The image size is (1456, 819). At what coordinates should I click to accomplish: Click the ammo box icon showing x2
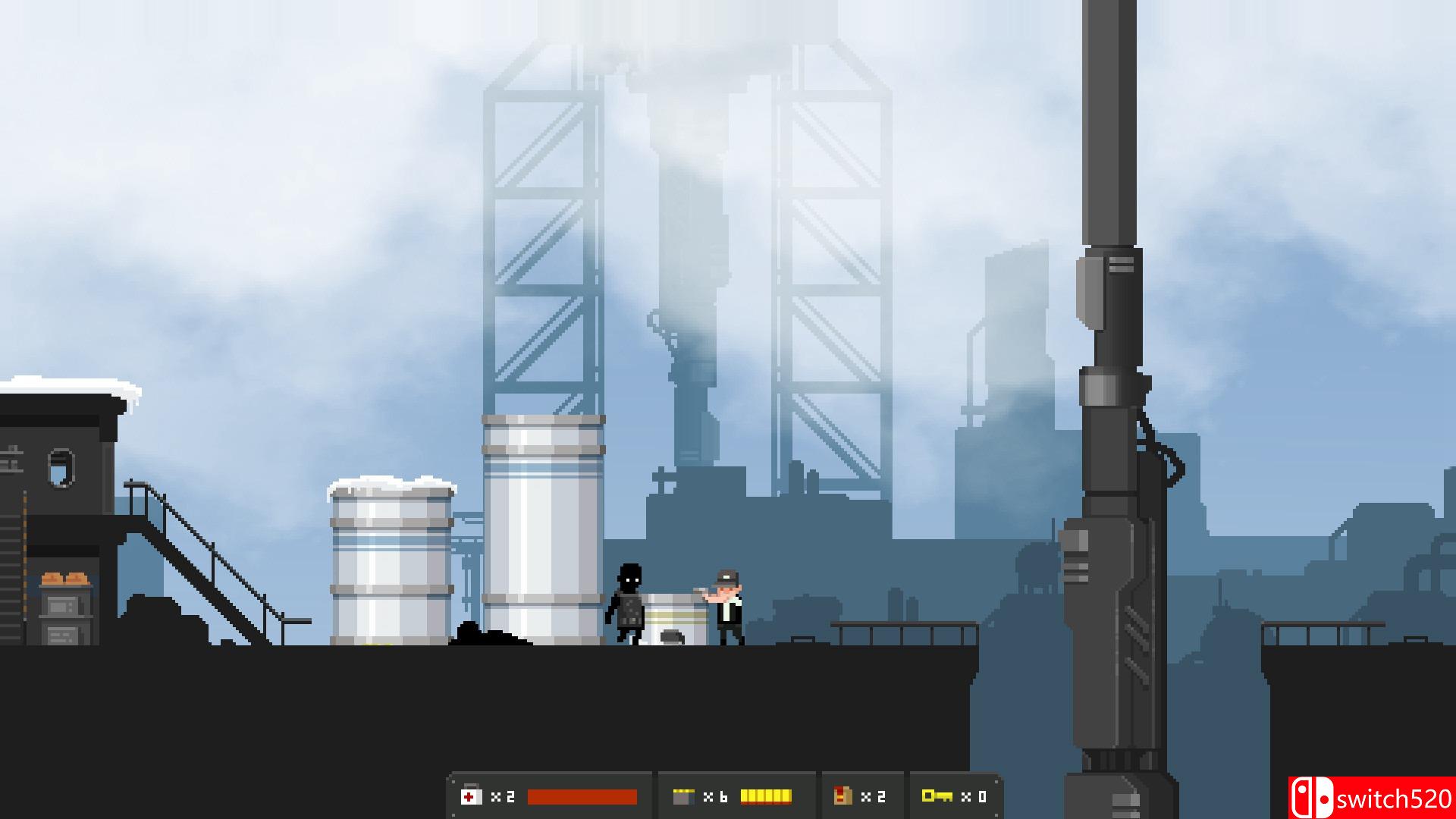pyautogui.click(x=843, y=795)
